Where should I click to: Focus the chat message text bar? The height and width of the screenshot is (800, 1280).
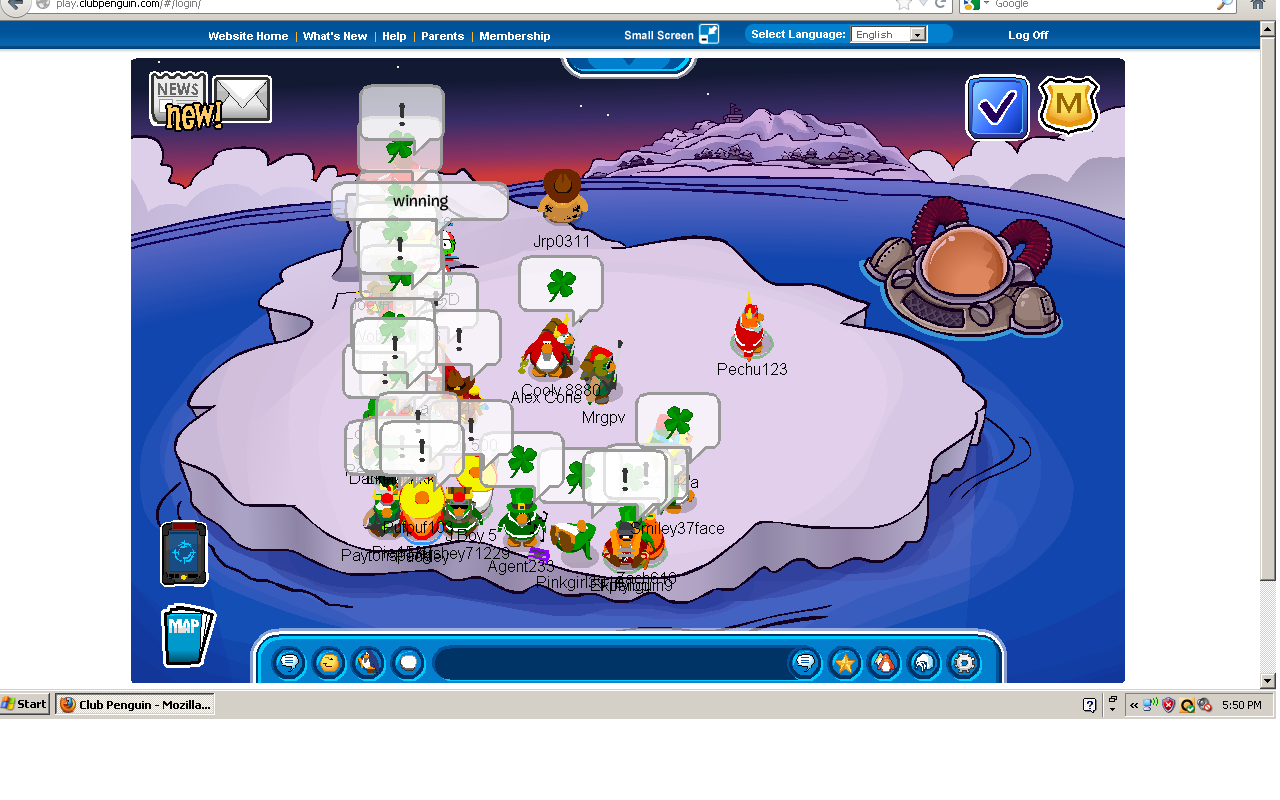[x=610, y=662]
